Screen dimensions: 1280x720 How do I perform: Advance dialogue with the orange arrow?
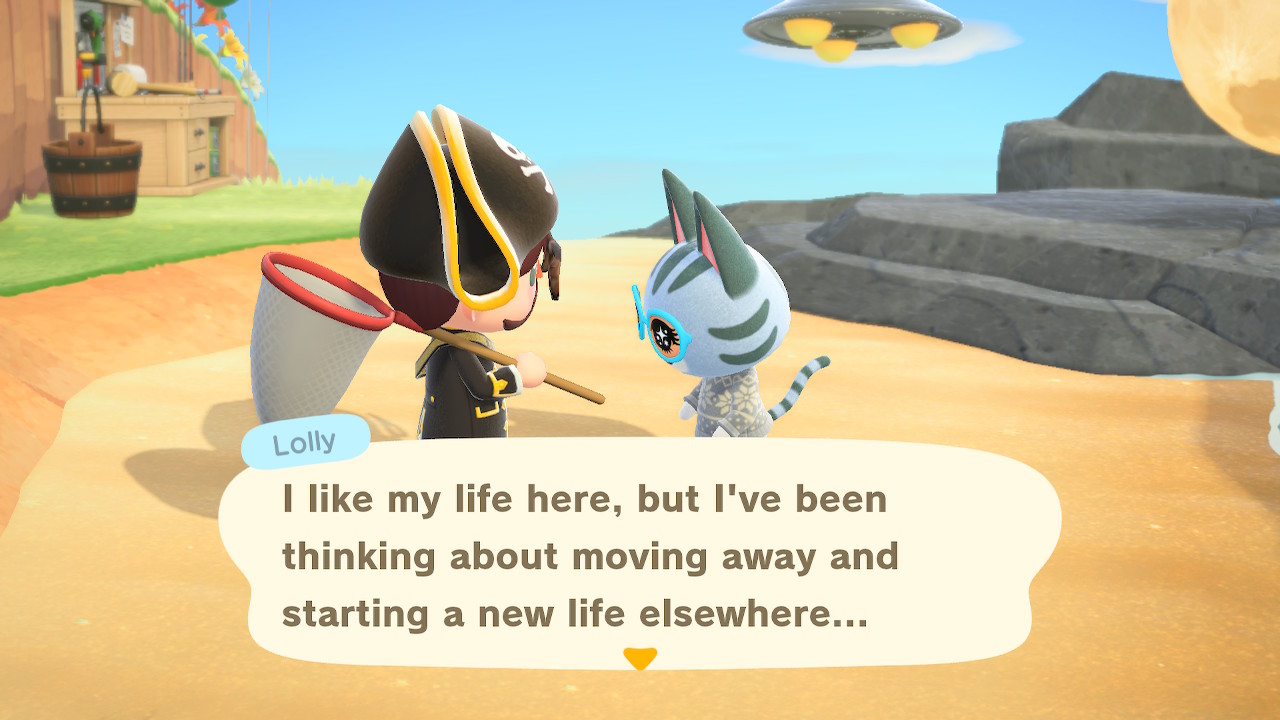640,658
